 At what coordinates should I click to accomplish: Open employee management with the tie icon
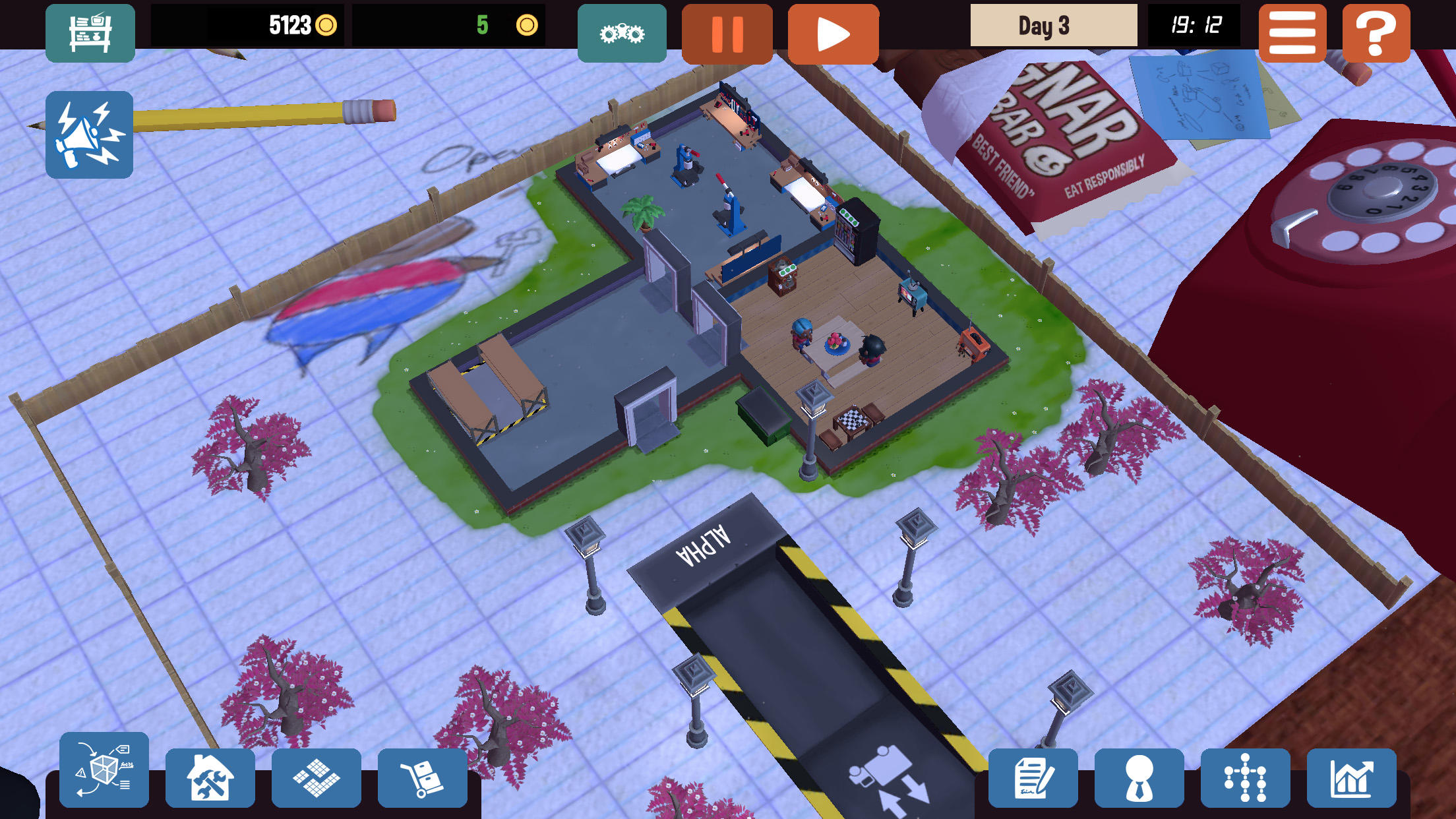[x=1138, y=777]
